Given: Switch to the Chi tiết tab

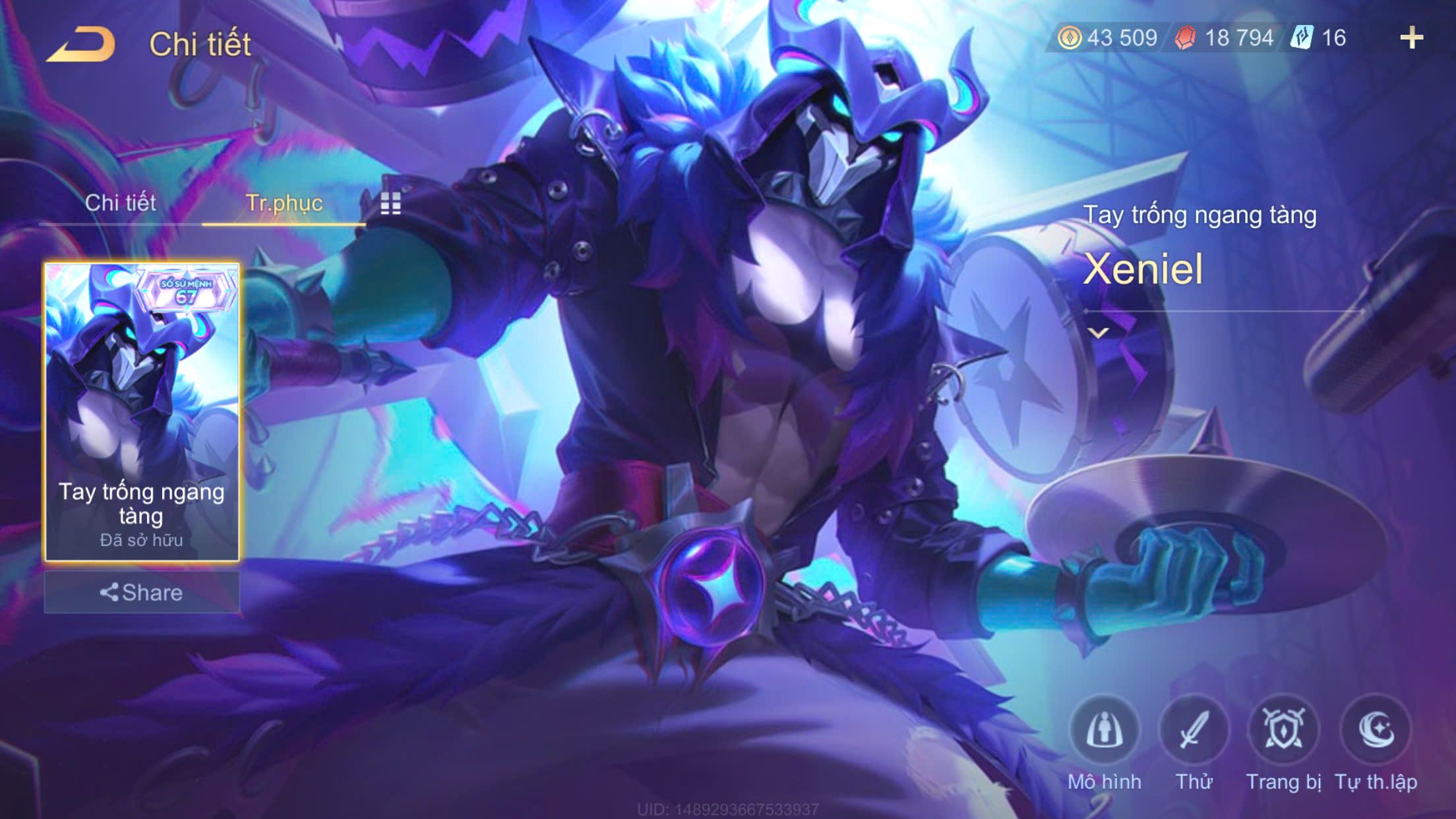Looking at the screenshot, I should [x=120, y=203].
